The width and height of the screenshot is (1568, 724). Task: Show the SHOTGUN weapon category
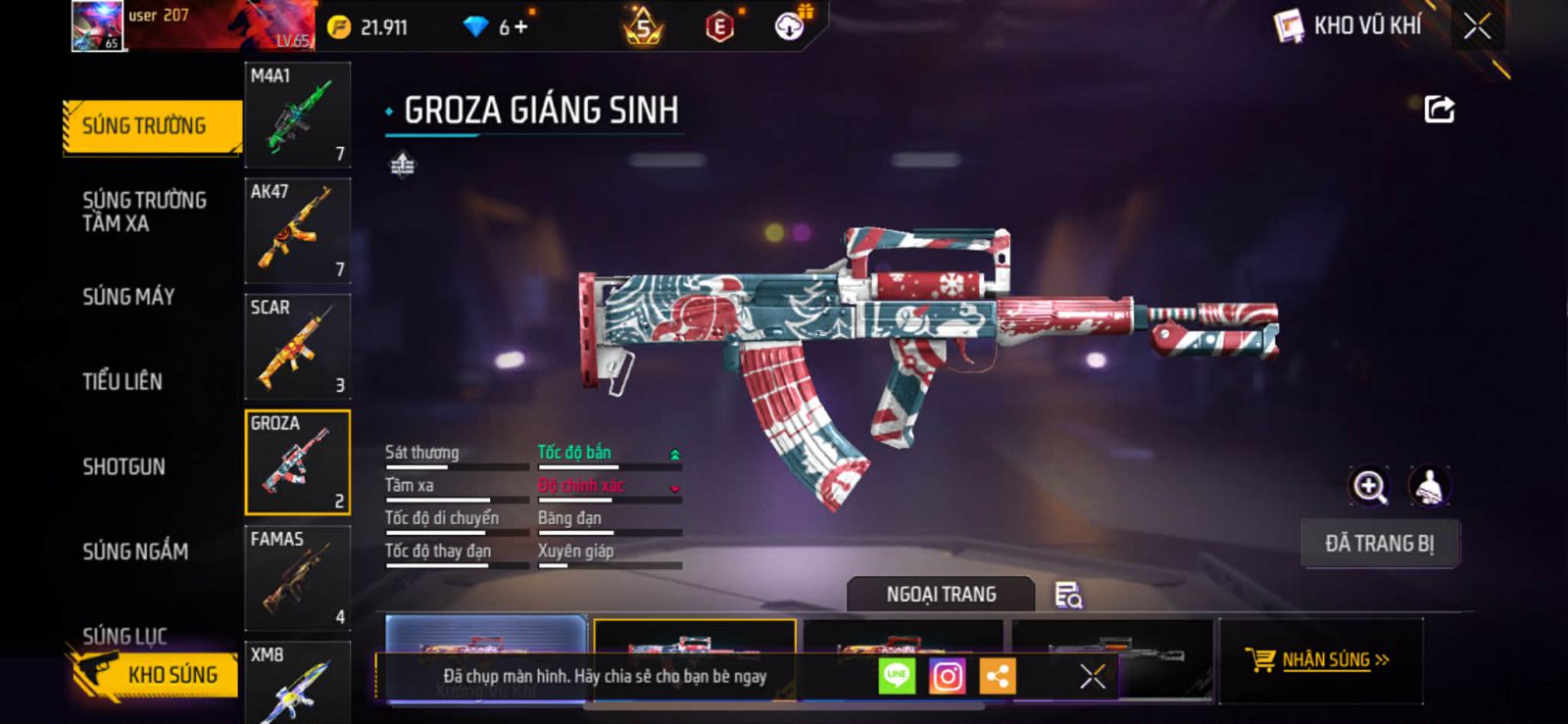point(123,466)
